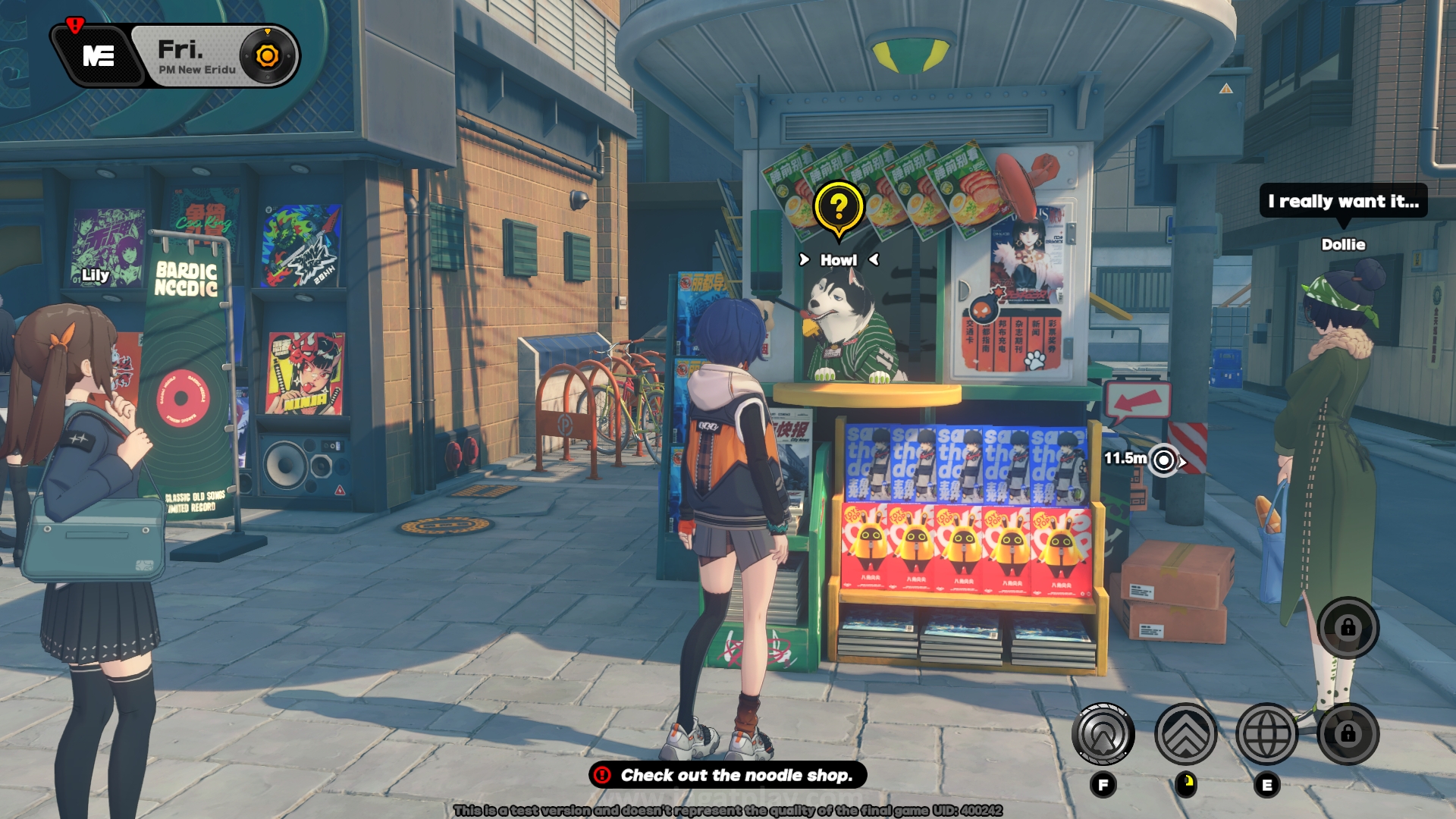The height and width of the screenshot is (819, 1456).
Task: Click the circular target icon button
Action: pos(1103,734)
